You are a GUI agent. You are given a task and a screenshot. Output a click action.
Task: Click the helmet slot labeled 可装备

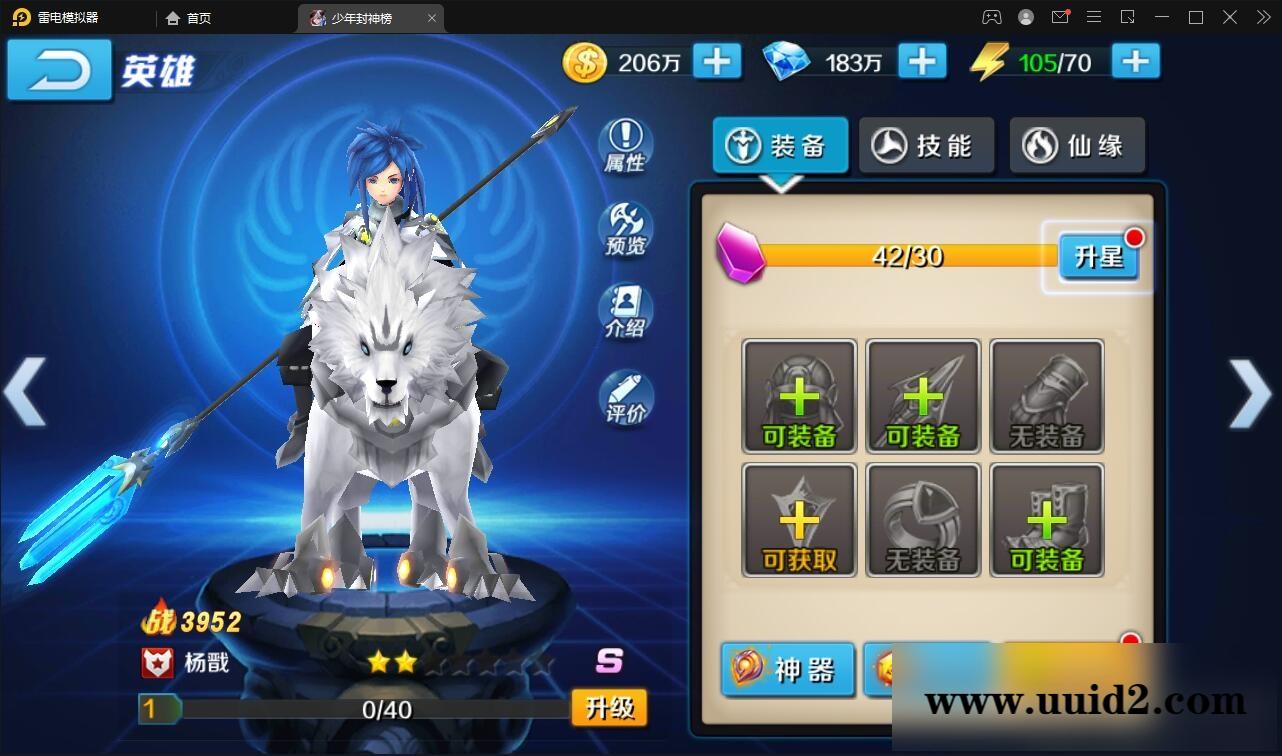[798, 395]
